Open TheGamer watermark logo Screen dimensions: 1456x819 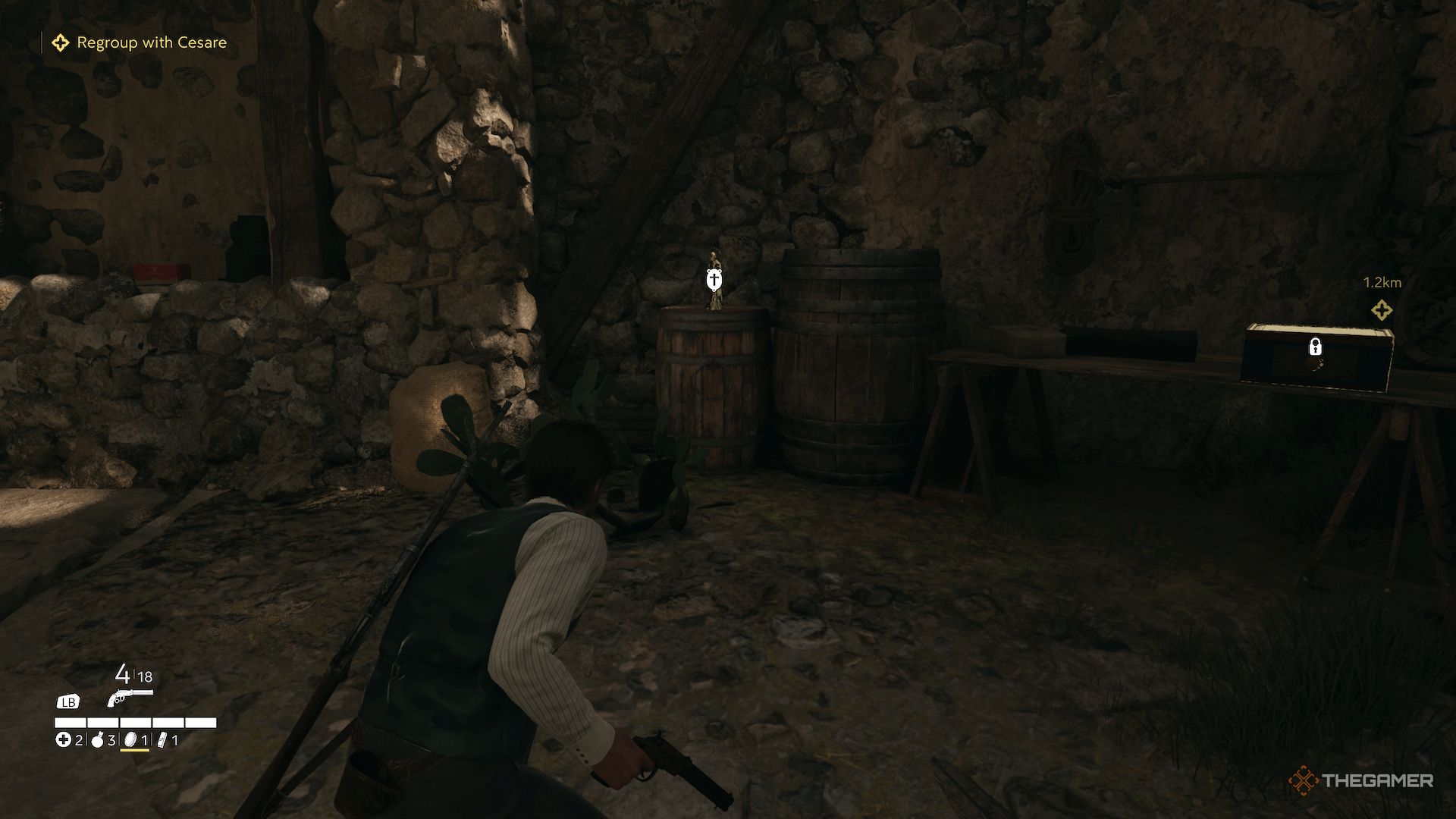[x=1360, y=780]
